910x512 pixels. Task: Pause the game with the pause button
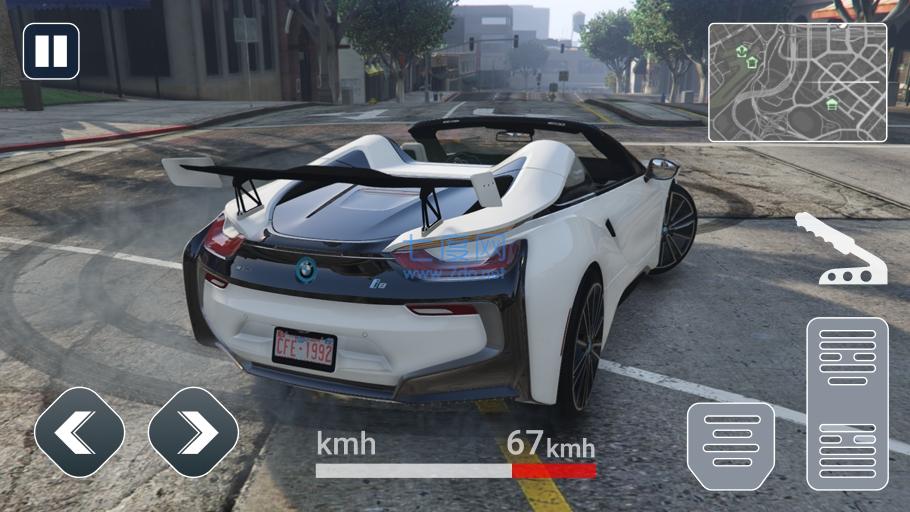click(x=51, y=51)
